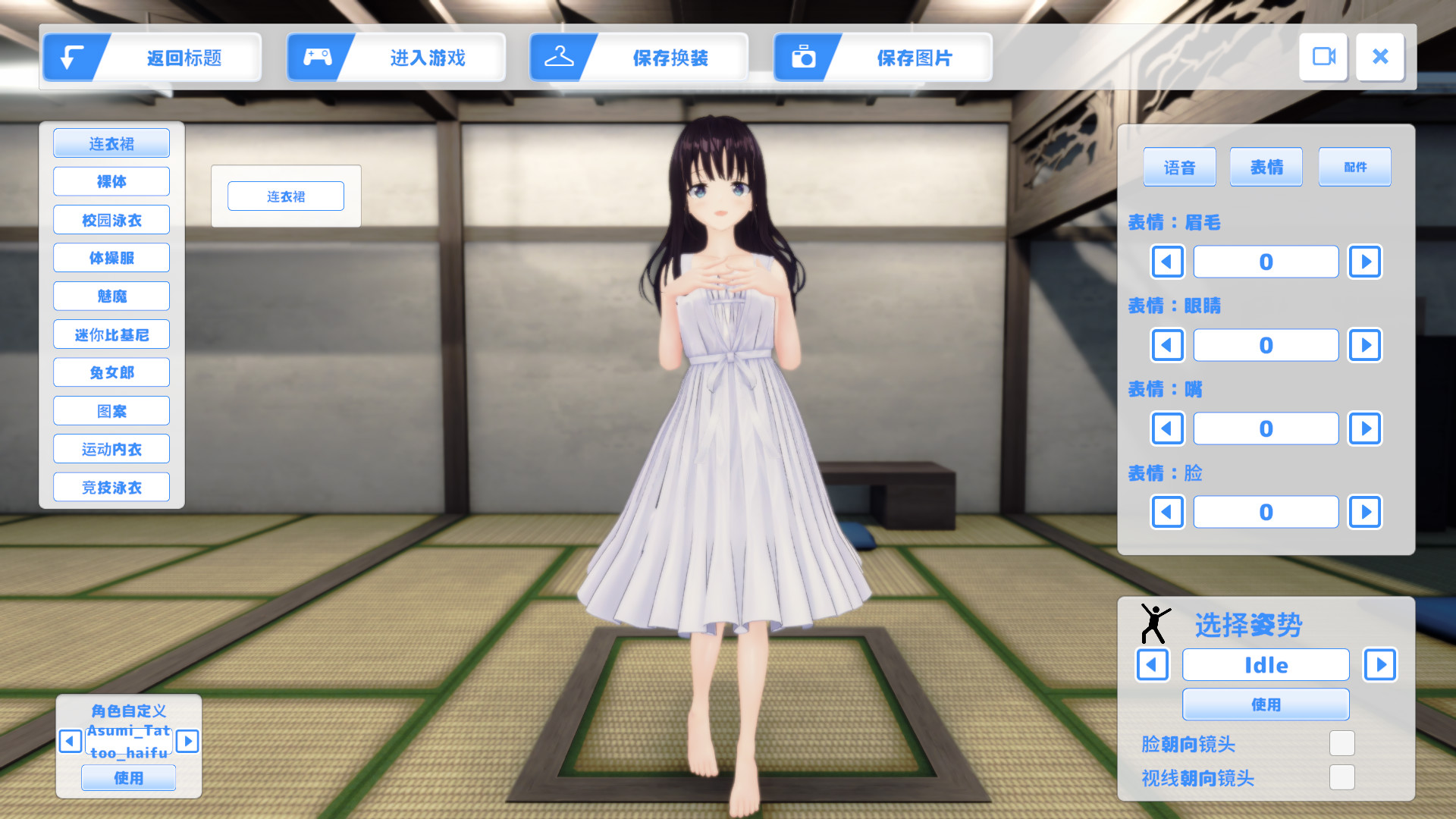This screenshot has width=1456, height=819.
Task: Open the 配件 tab
Action: pos(1354,167)
